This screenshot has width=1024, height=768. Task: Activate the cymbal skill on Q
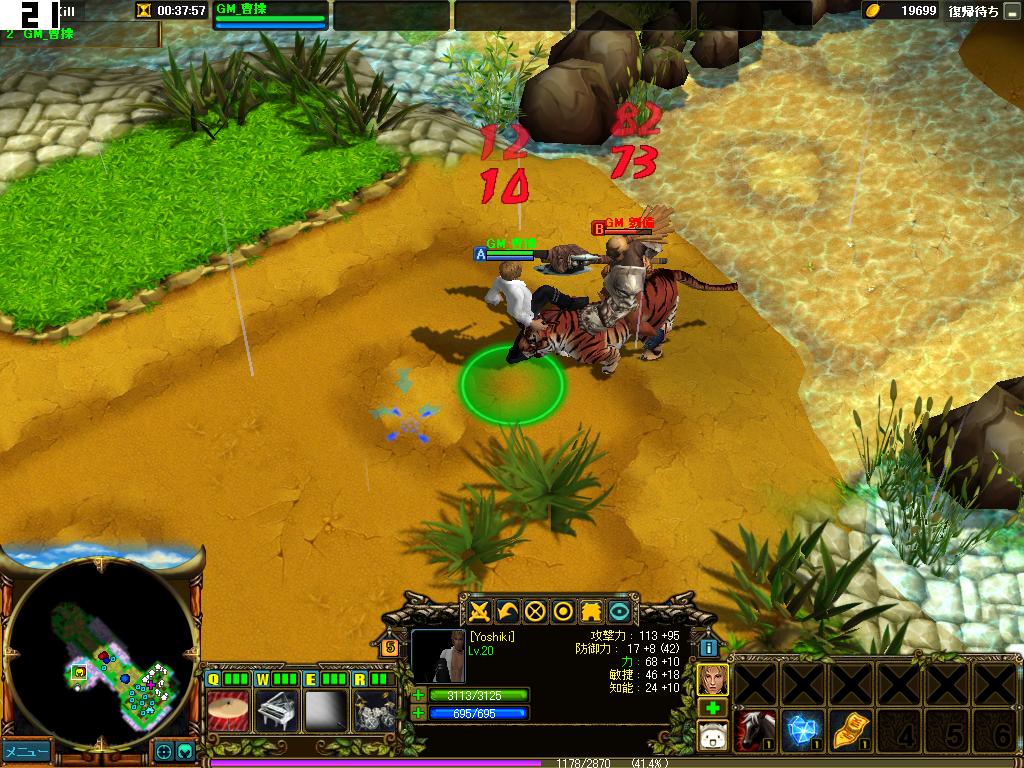pyautogui.click(x=228, y=712)
